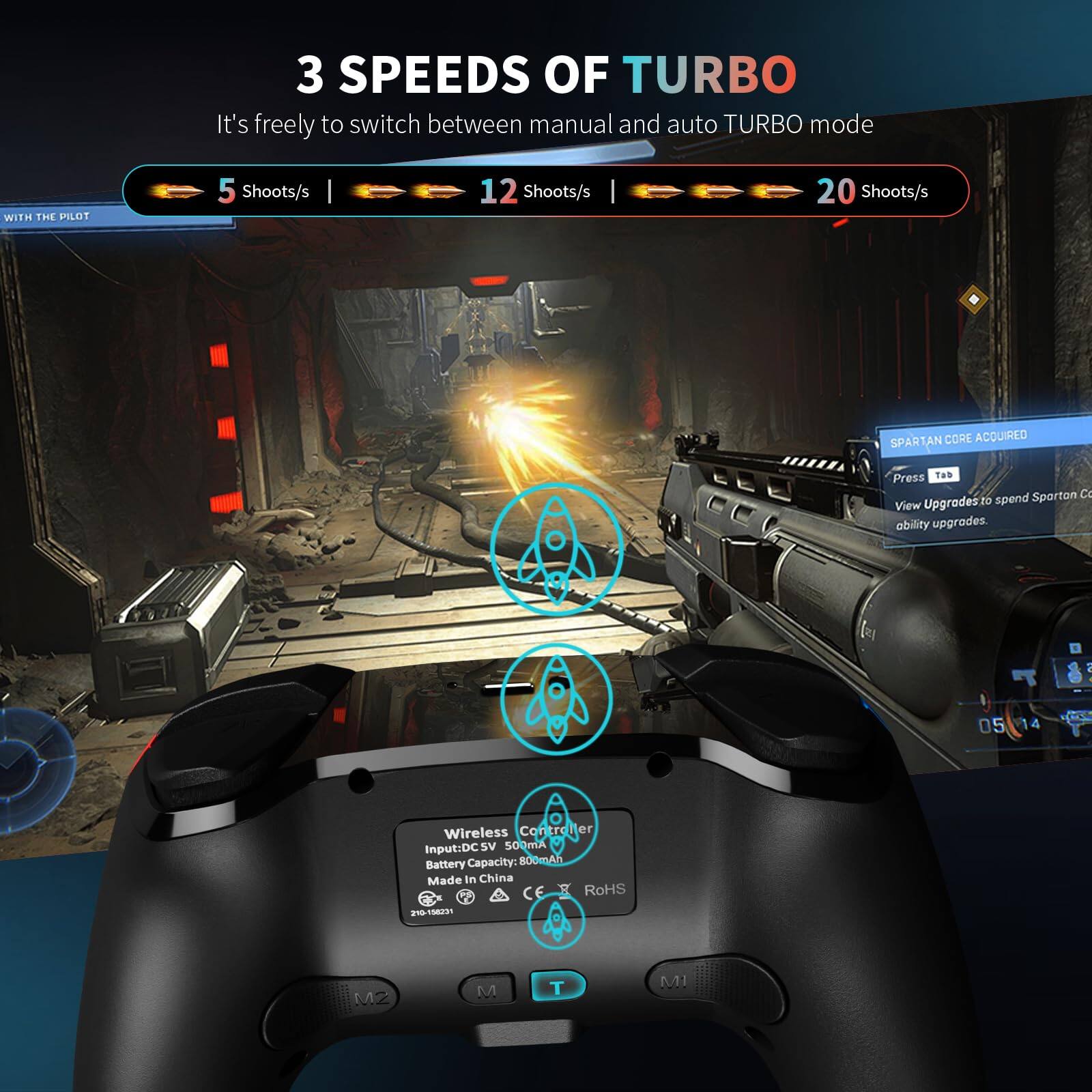1092x1092 pixels.
Task: Click the smallest rocket icon above T button
Action: point(557,920)
